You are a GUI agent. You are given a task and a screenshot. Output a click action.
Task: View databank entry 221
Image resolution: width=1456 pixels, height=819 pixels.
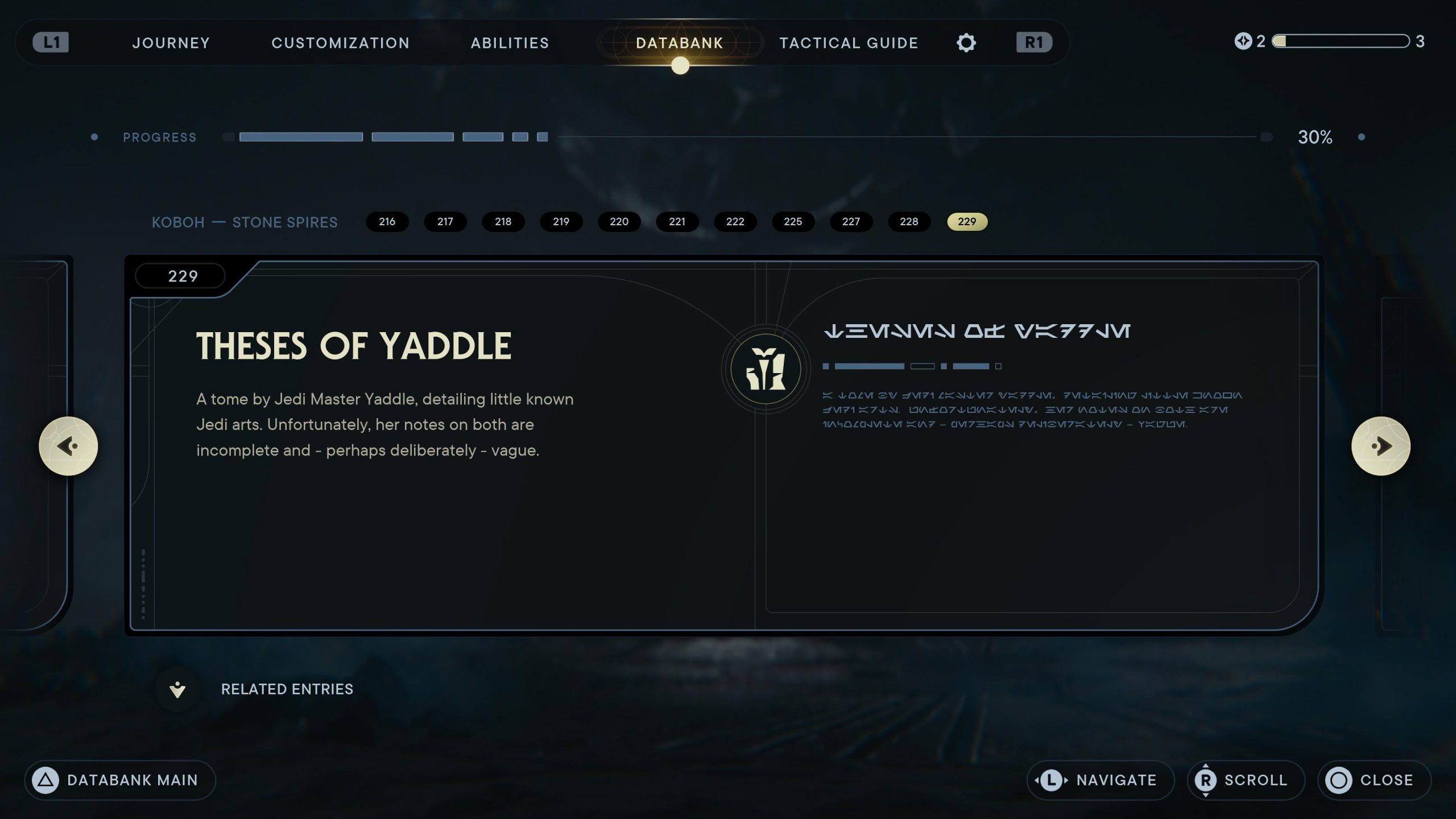click(x=677, y=221)
